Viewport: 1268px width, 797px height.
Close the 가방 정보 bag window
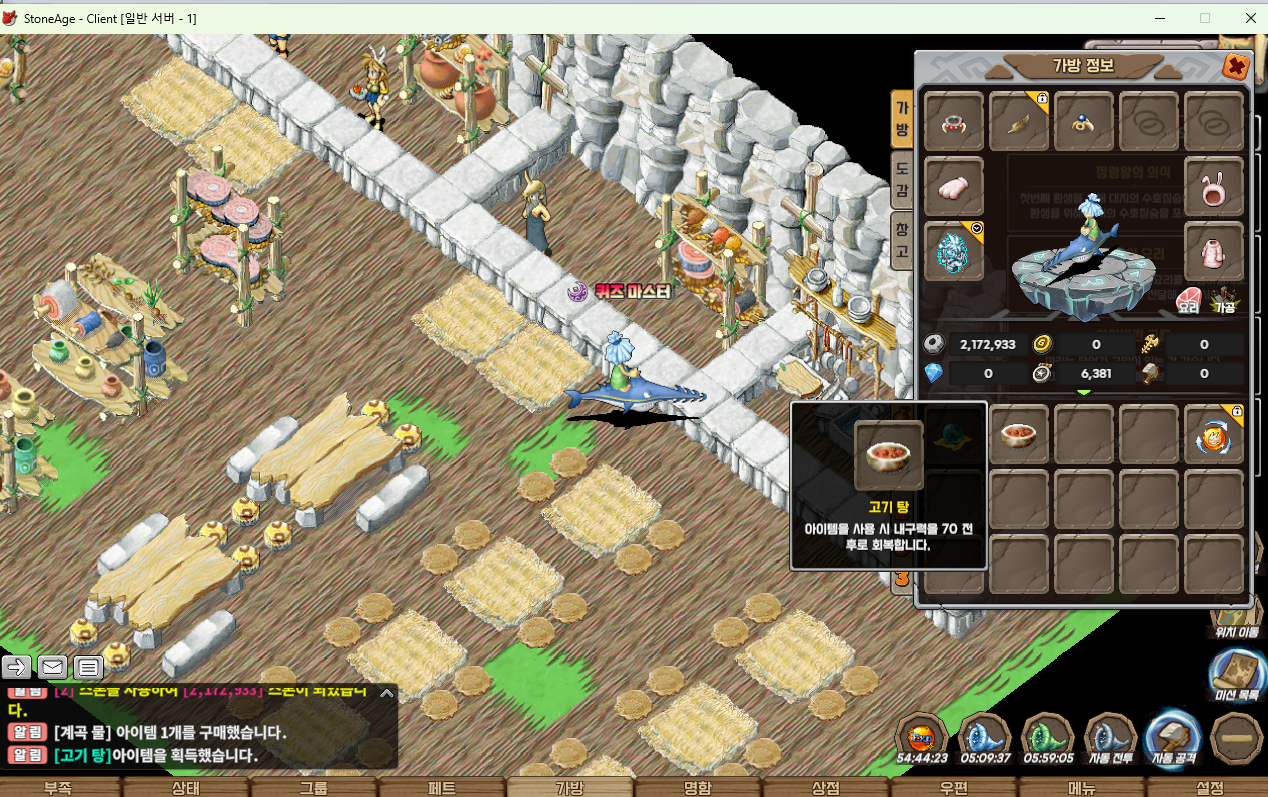[1236, 67]
